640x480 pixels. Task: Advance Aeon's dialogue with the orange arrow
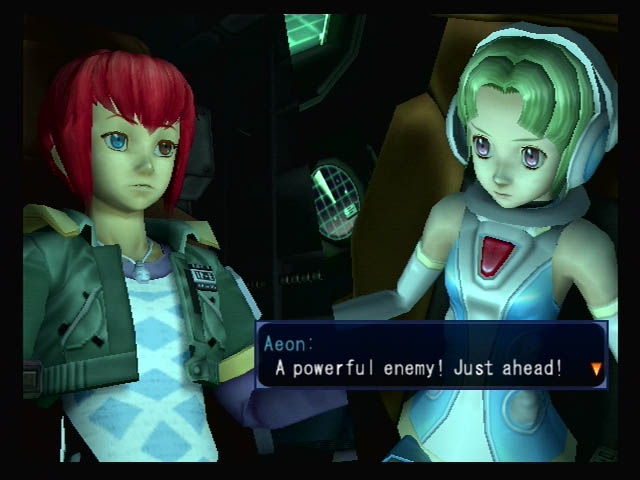pos(597,369)
